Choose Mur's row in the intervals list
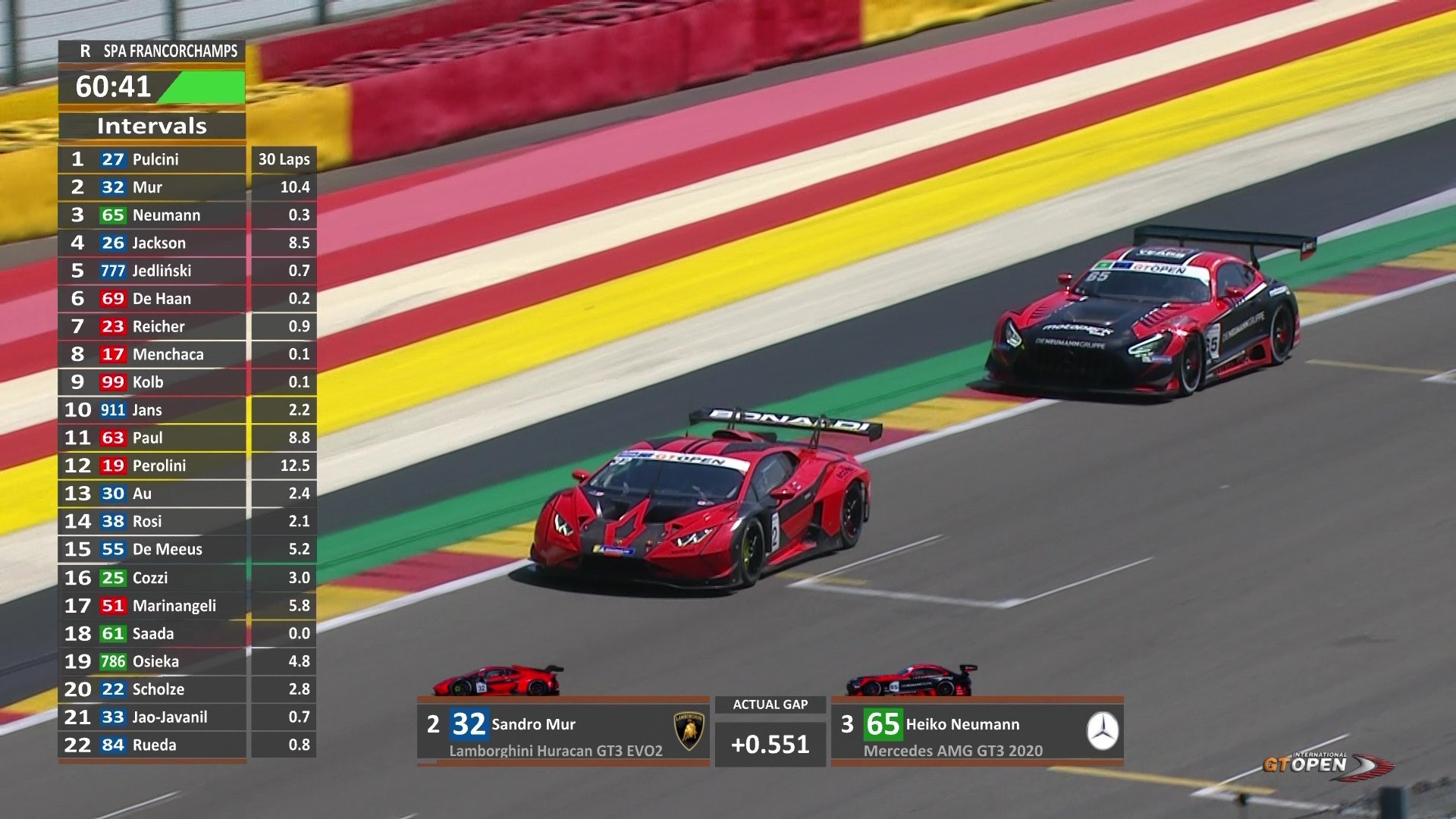The image size is (1456, 819). point(152,187)
